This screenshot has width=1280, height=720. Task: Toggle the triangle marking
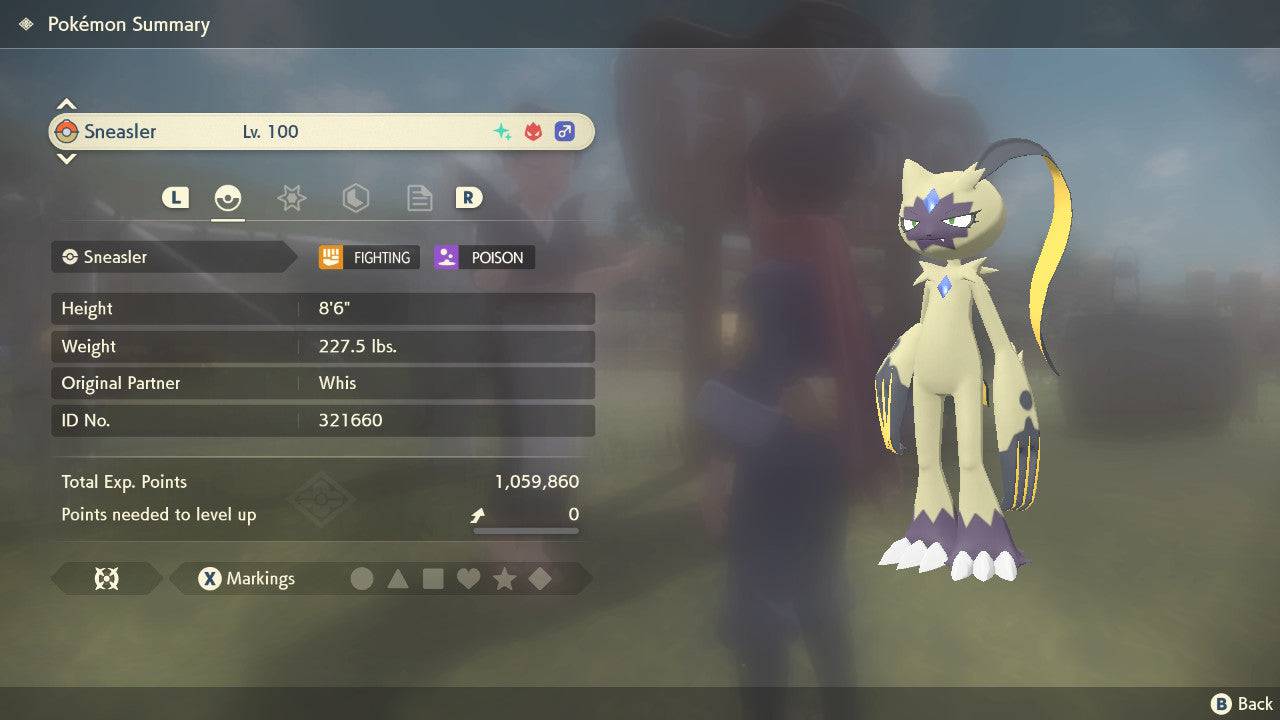(398, 578)
